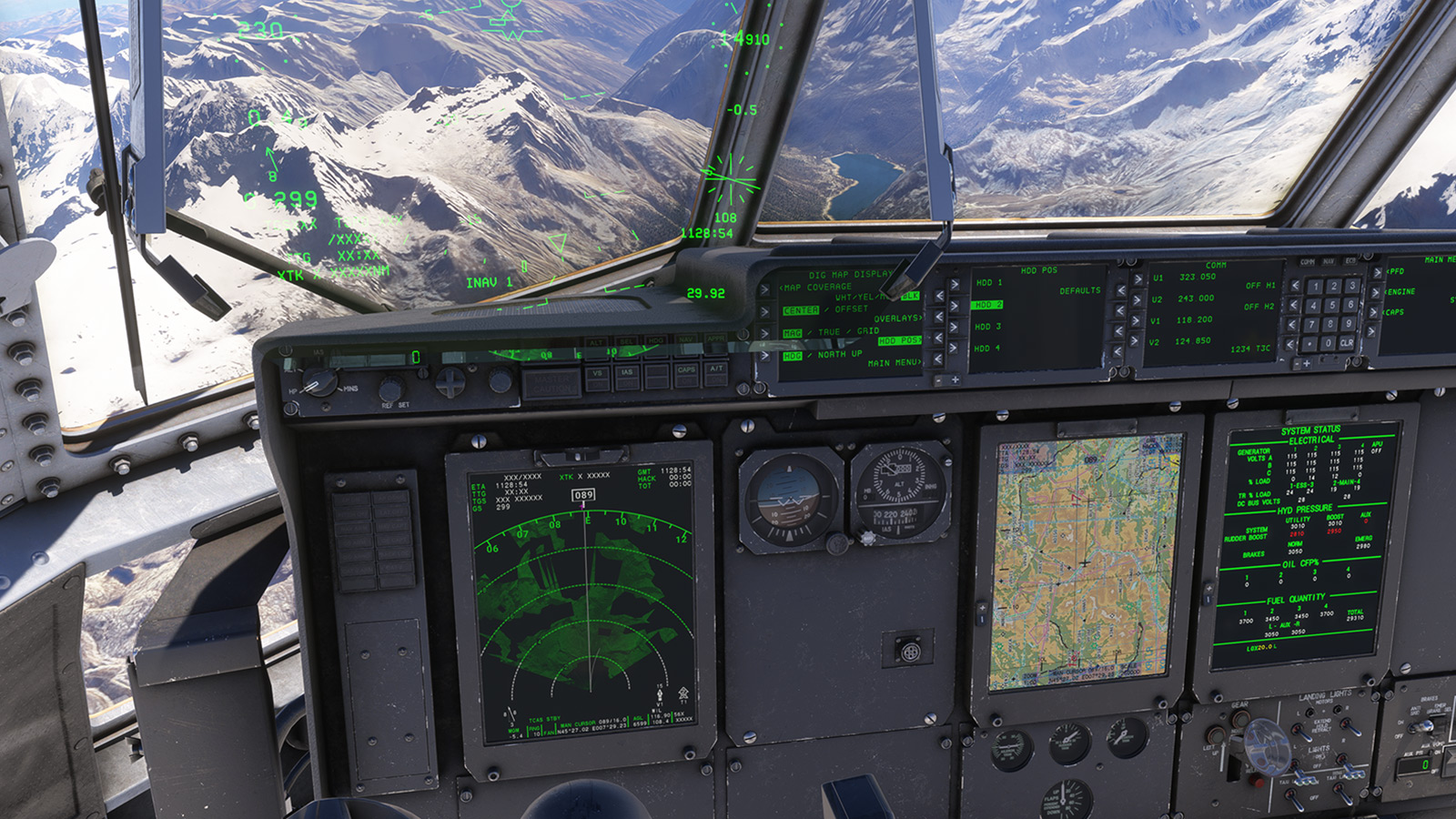Activate the IAS hold button

tap(627, 375)
